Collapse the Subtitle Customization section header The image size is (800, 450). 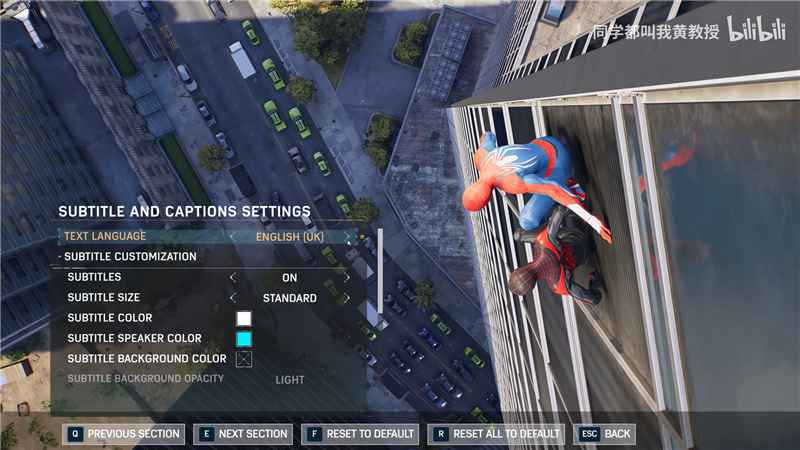point(130,257)
